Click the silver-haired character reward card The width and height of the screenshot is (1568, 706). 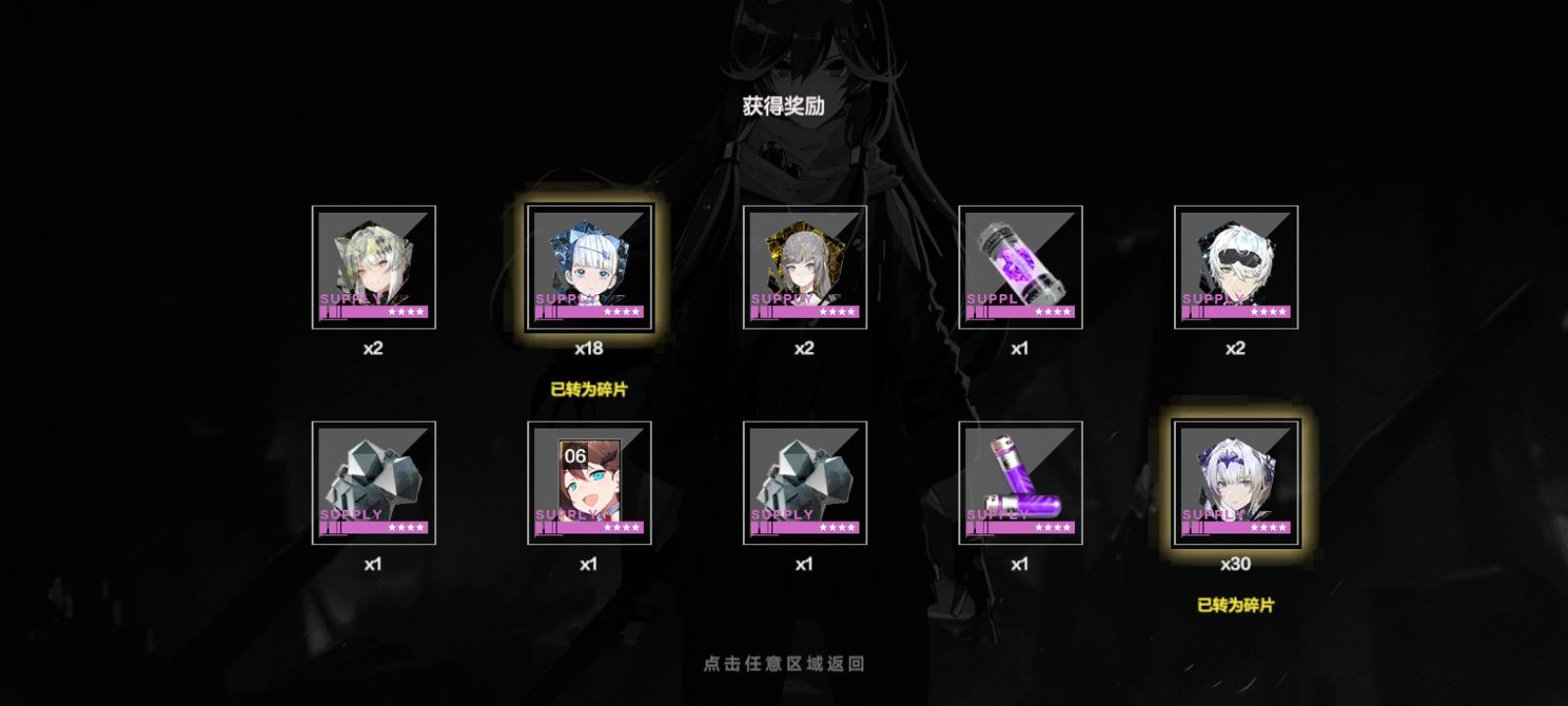[807, 265]
